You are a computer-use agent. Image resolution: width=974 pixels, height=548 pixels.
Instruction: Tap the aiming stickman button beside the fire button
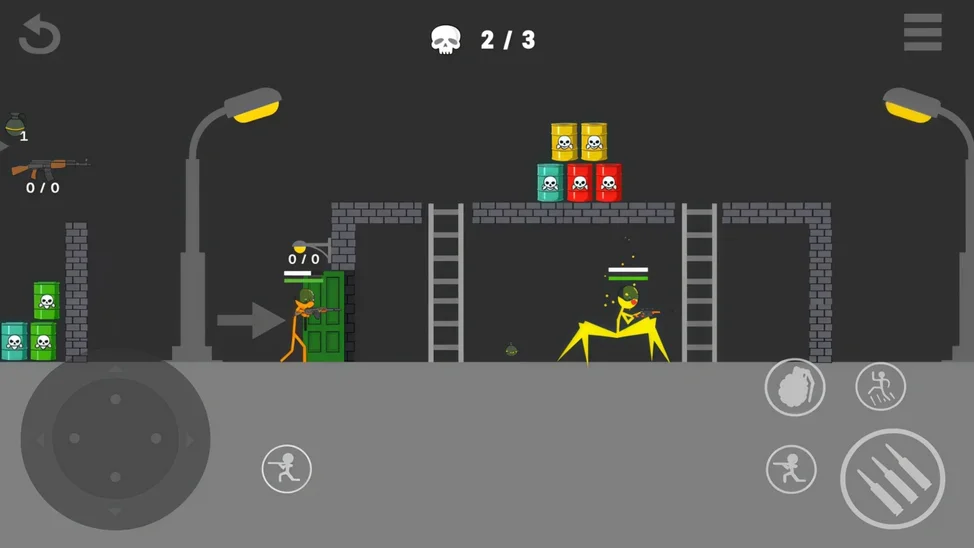(x=791, y=469)
